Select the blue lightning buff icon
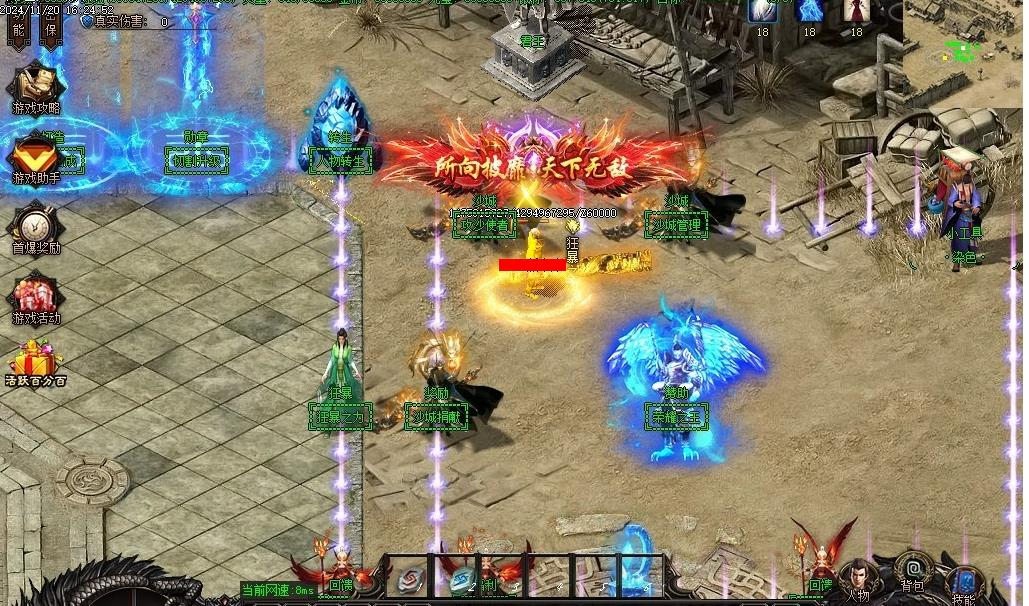 (x=809, y=10)
